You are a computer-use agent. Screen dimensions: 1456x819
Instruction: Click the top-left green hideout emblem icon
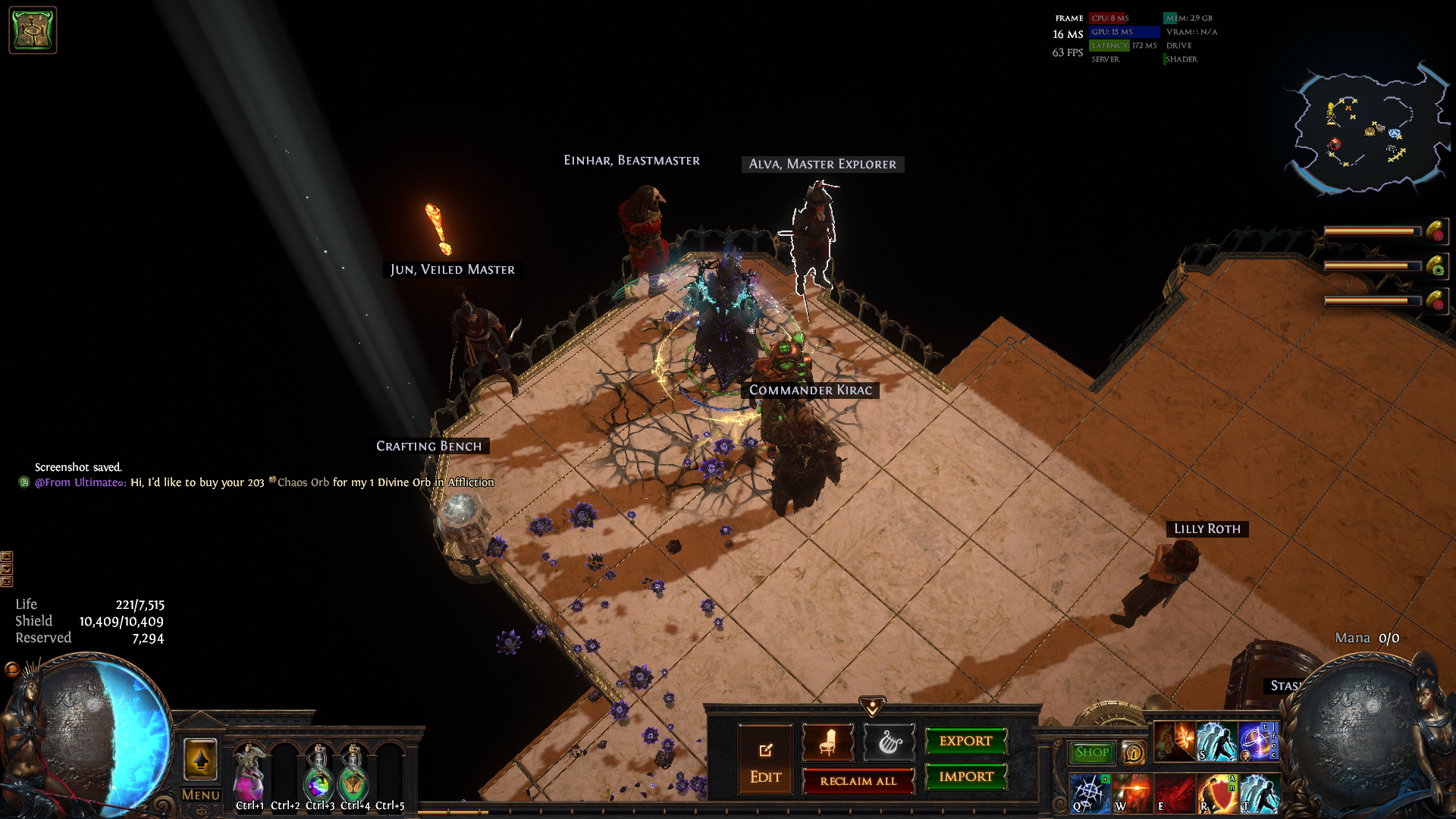(x=33, y=30)
